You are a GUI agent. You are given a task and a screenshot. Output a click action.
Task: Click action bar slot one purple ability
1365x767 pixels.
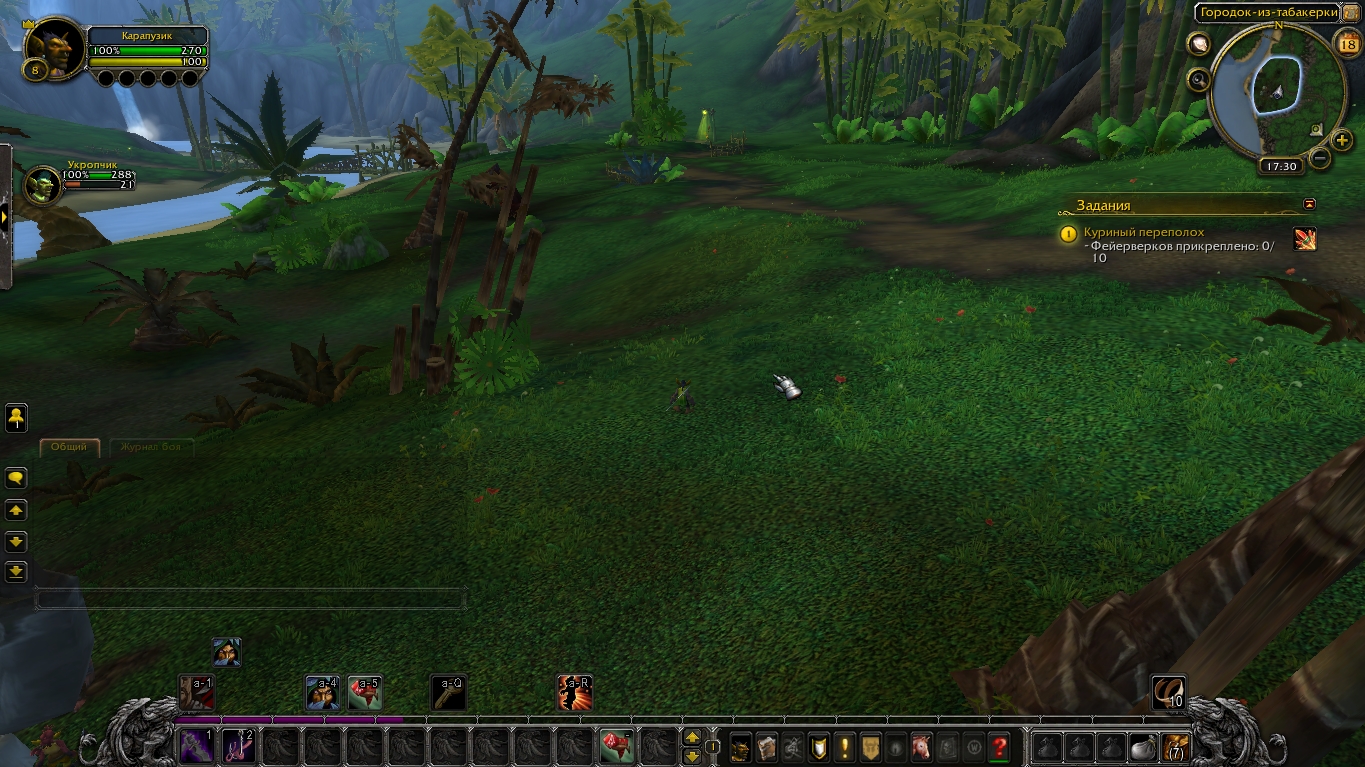[195, 746]
